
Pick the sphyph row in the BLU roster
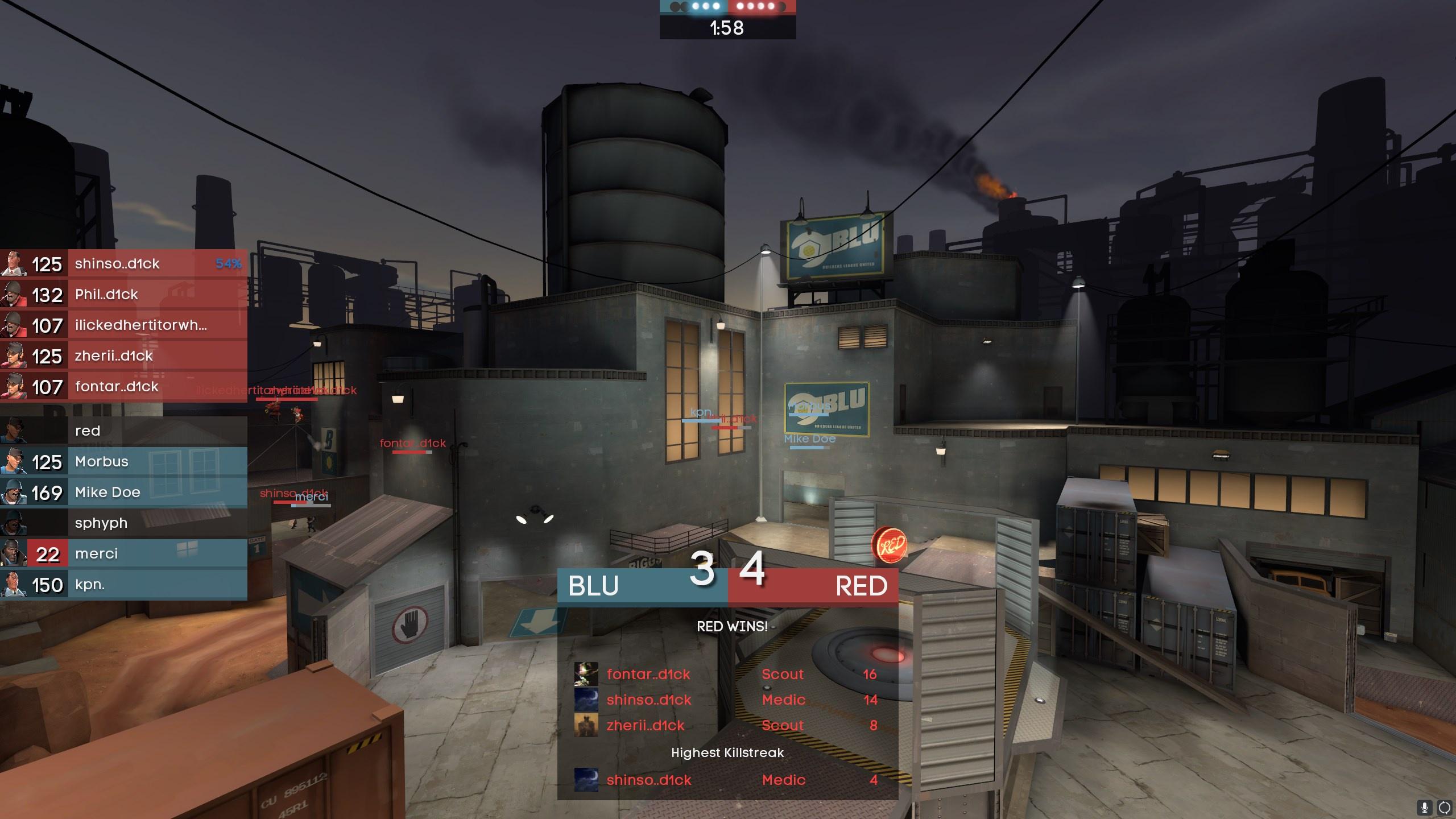click(x=124, y=523)
